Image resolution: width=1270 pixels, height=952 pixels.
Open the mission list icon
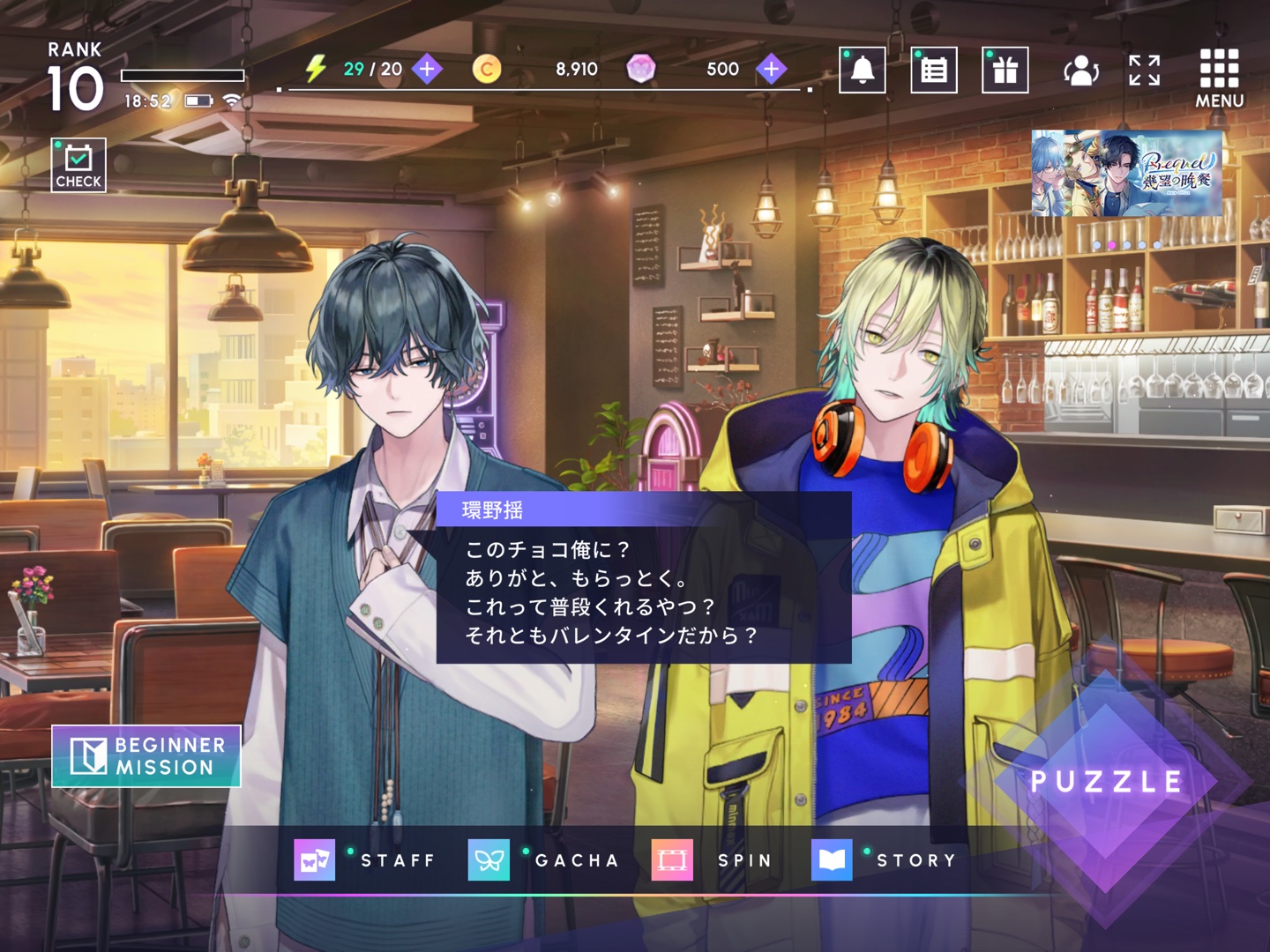pyautogui.click(x=934, y=70)
